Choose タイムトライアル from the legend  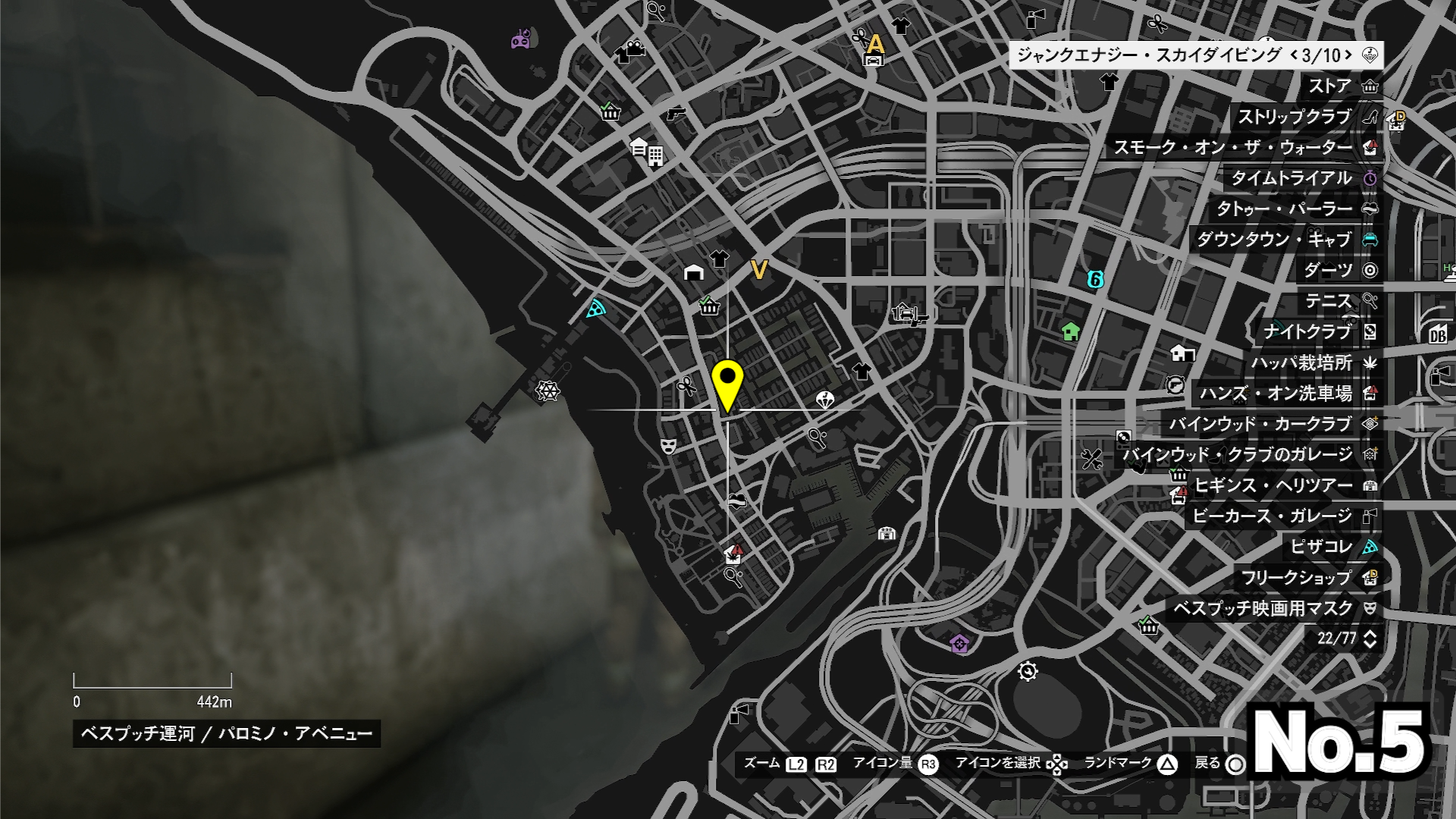tap(1302, 178)
